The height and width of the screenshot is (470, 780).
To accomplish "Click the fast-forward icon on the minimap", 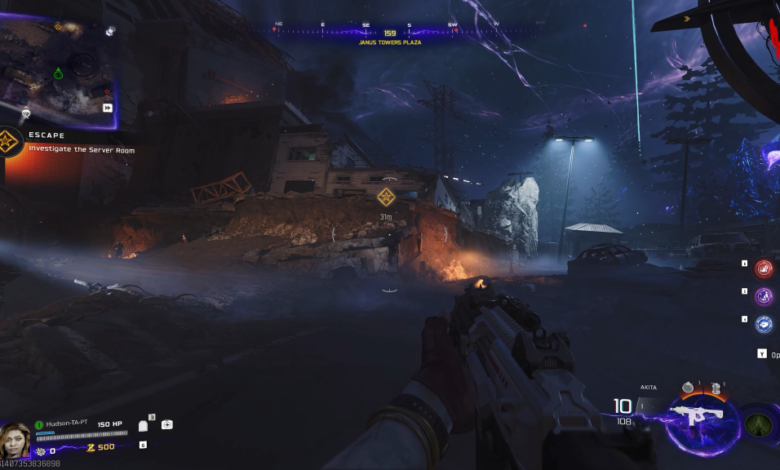I will (x=107, y=108).
